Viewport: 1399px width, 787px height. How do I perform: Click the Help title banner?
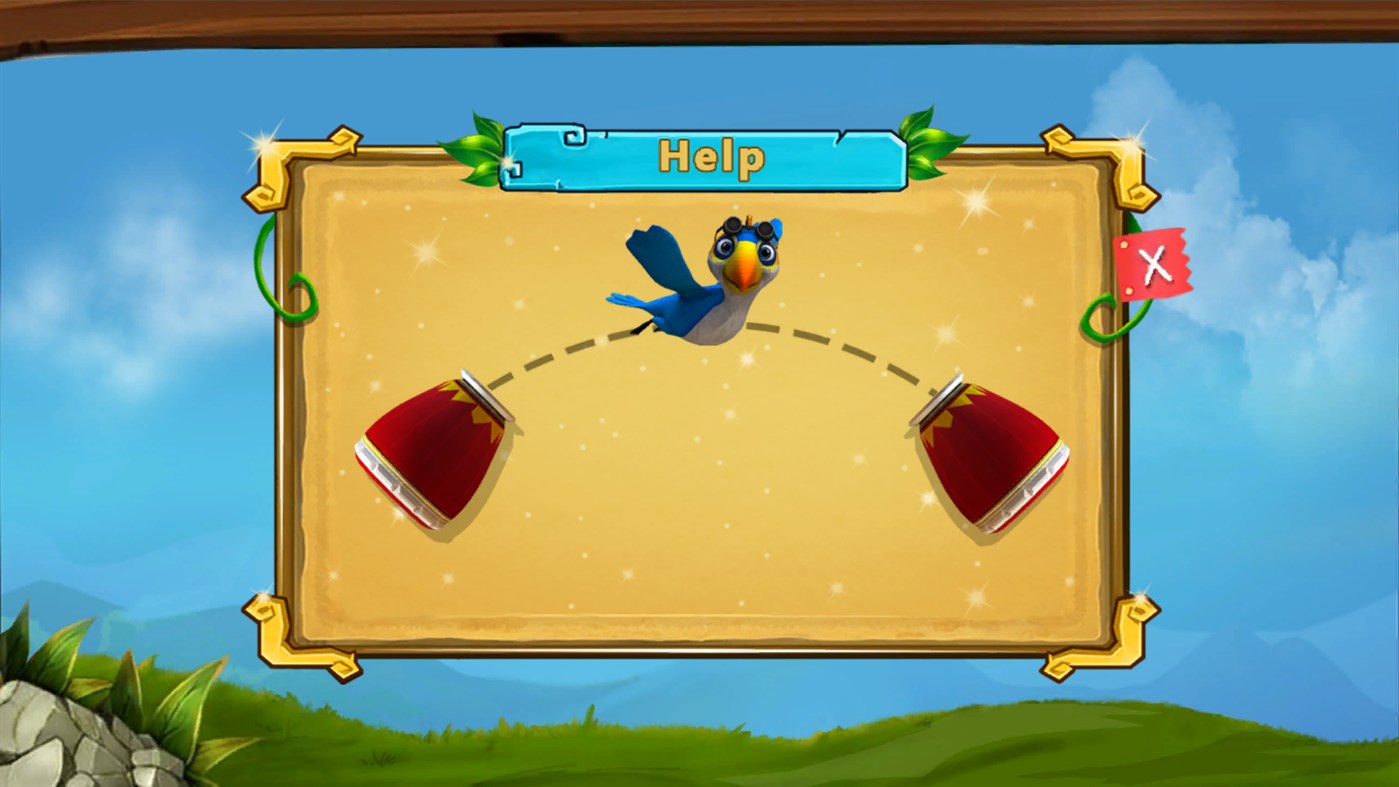(712, 156)
